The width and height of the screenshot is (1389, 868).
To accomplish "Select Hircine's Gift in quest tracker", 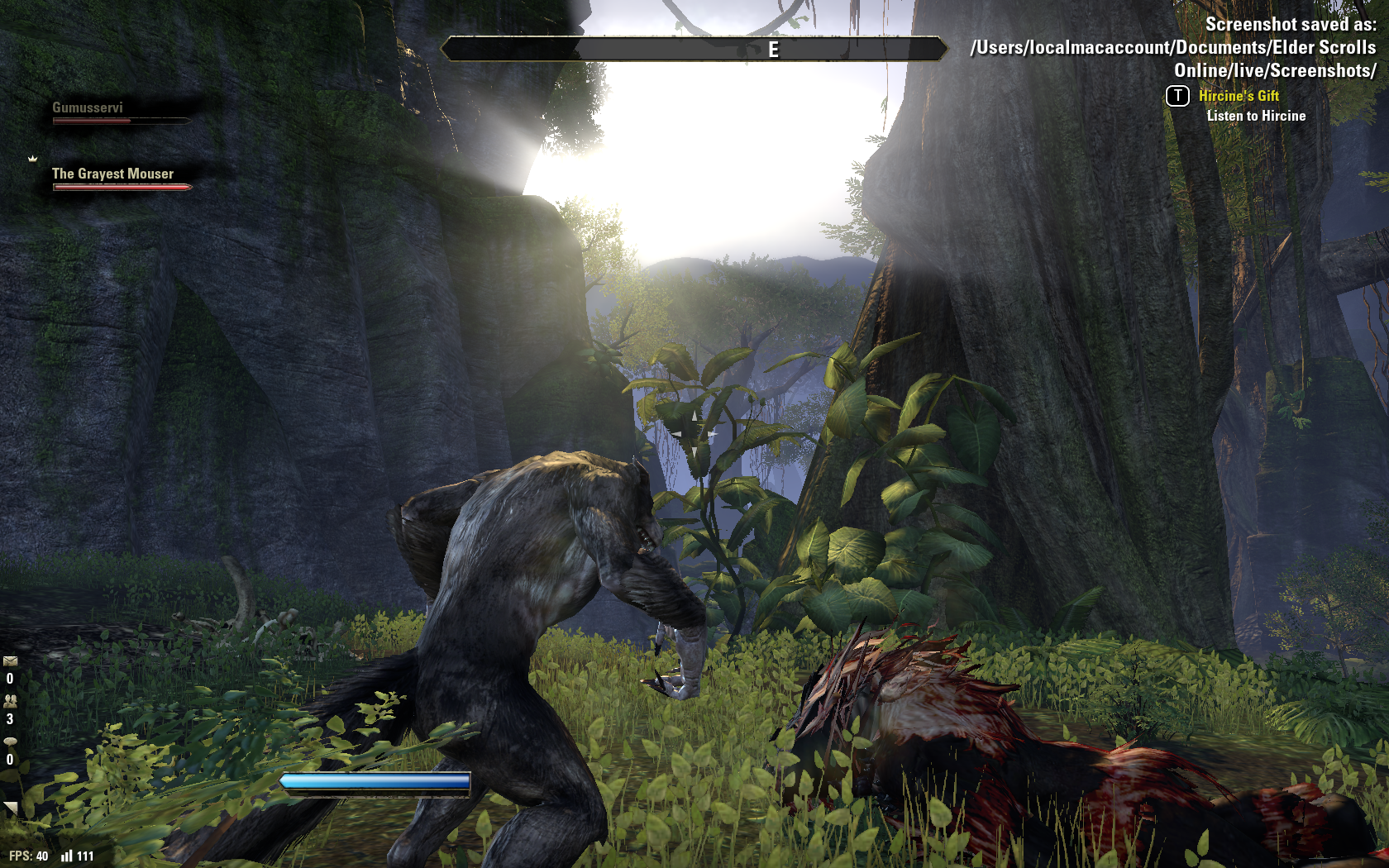I will (x=1239, y=96).
